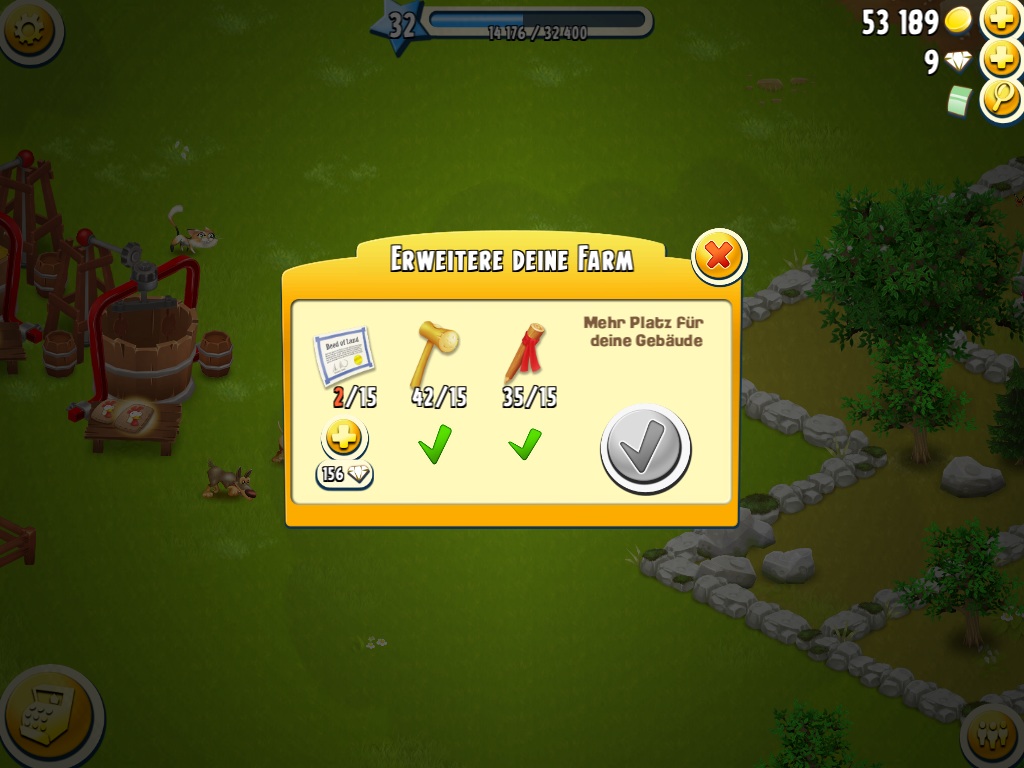Select the Deed of Land item
1024x768 pixels.
coord(342,355)
